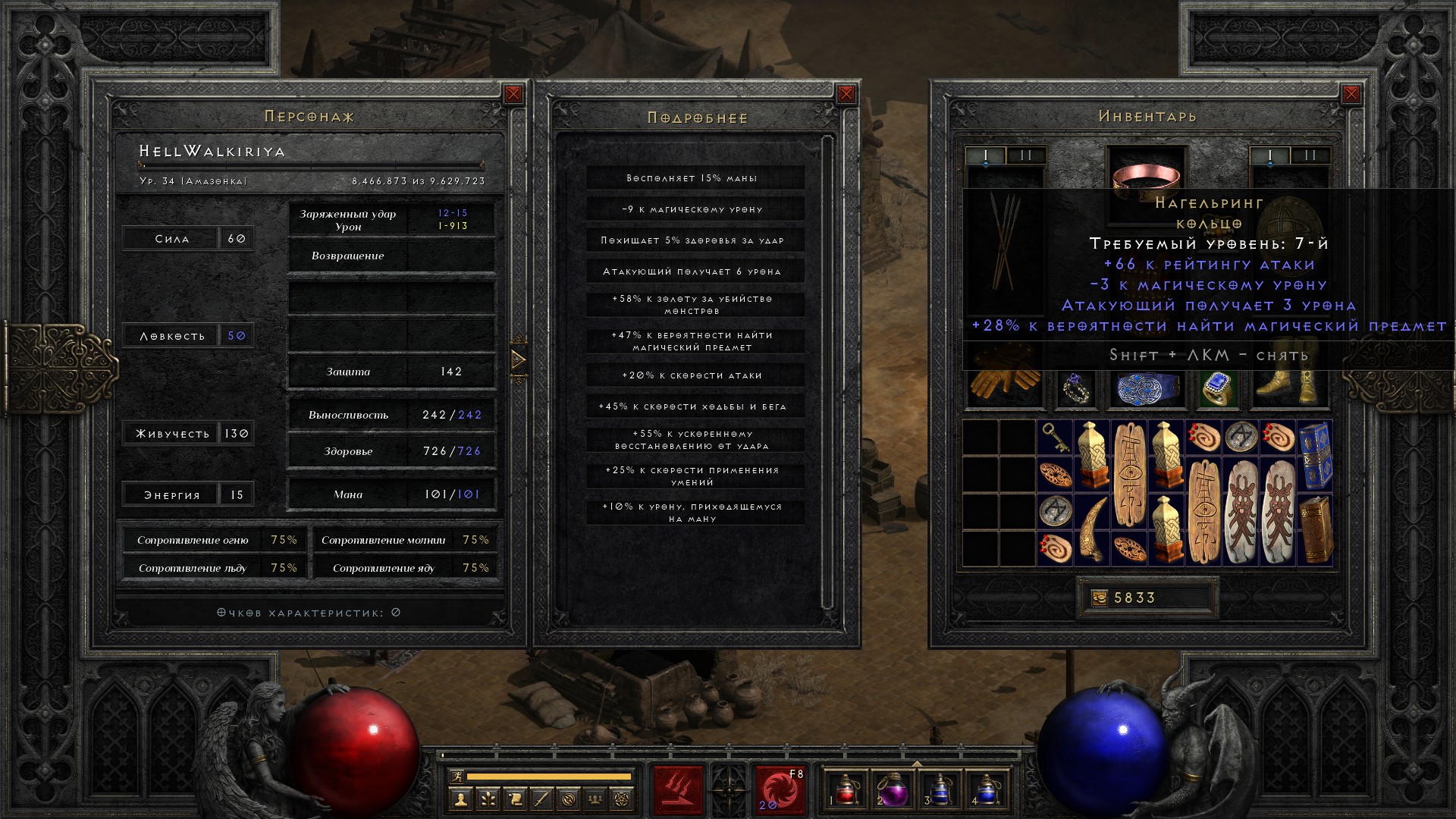Pick the curved horn charm
This screenshot has height=819, width=1456.
[x=1092, y=529]
